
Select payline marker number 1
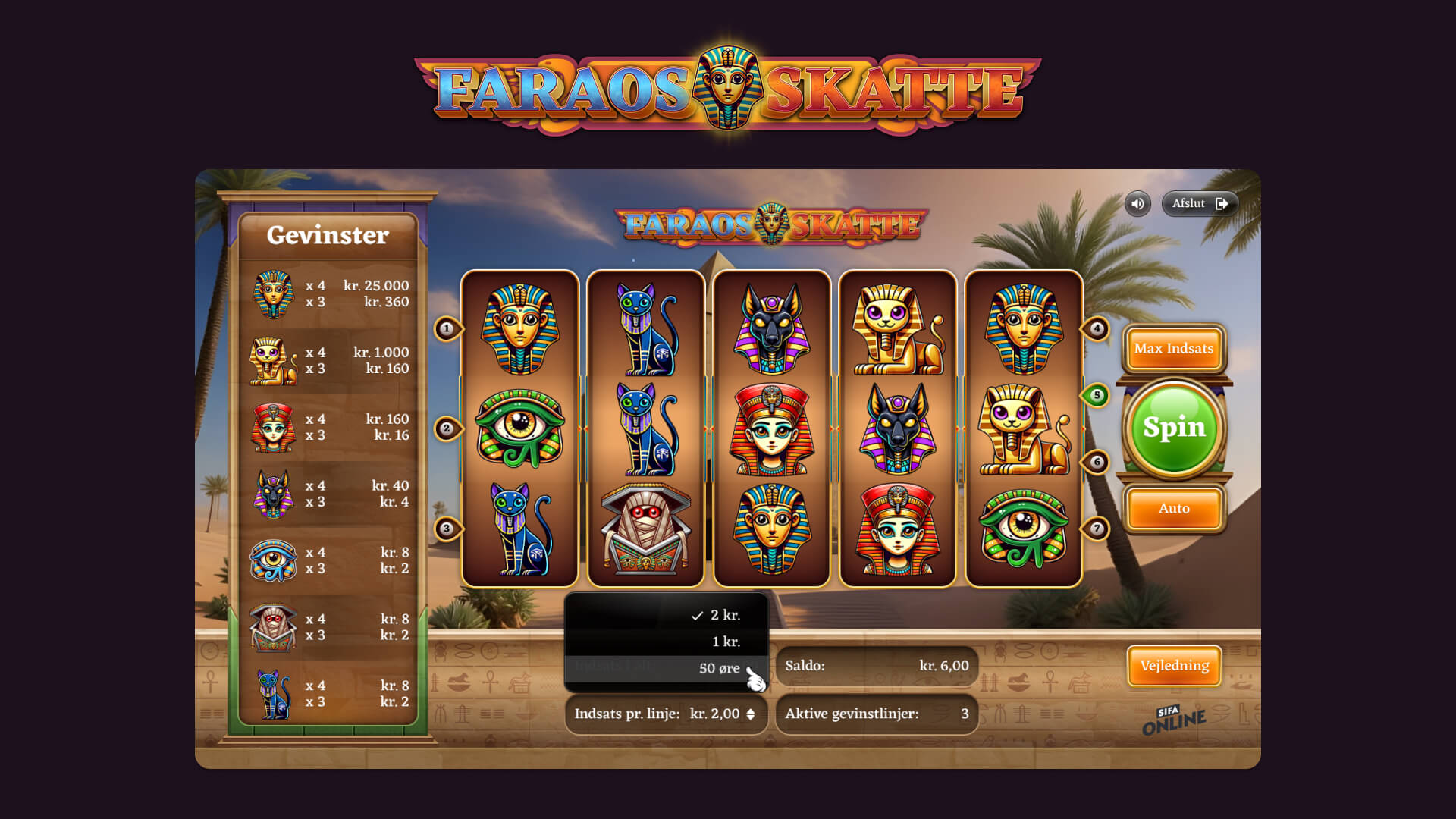(447, 328)
